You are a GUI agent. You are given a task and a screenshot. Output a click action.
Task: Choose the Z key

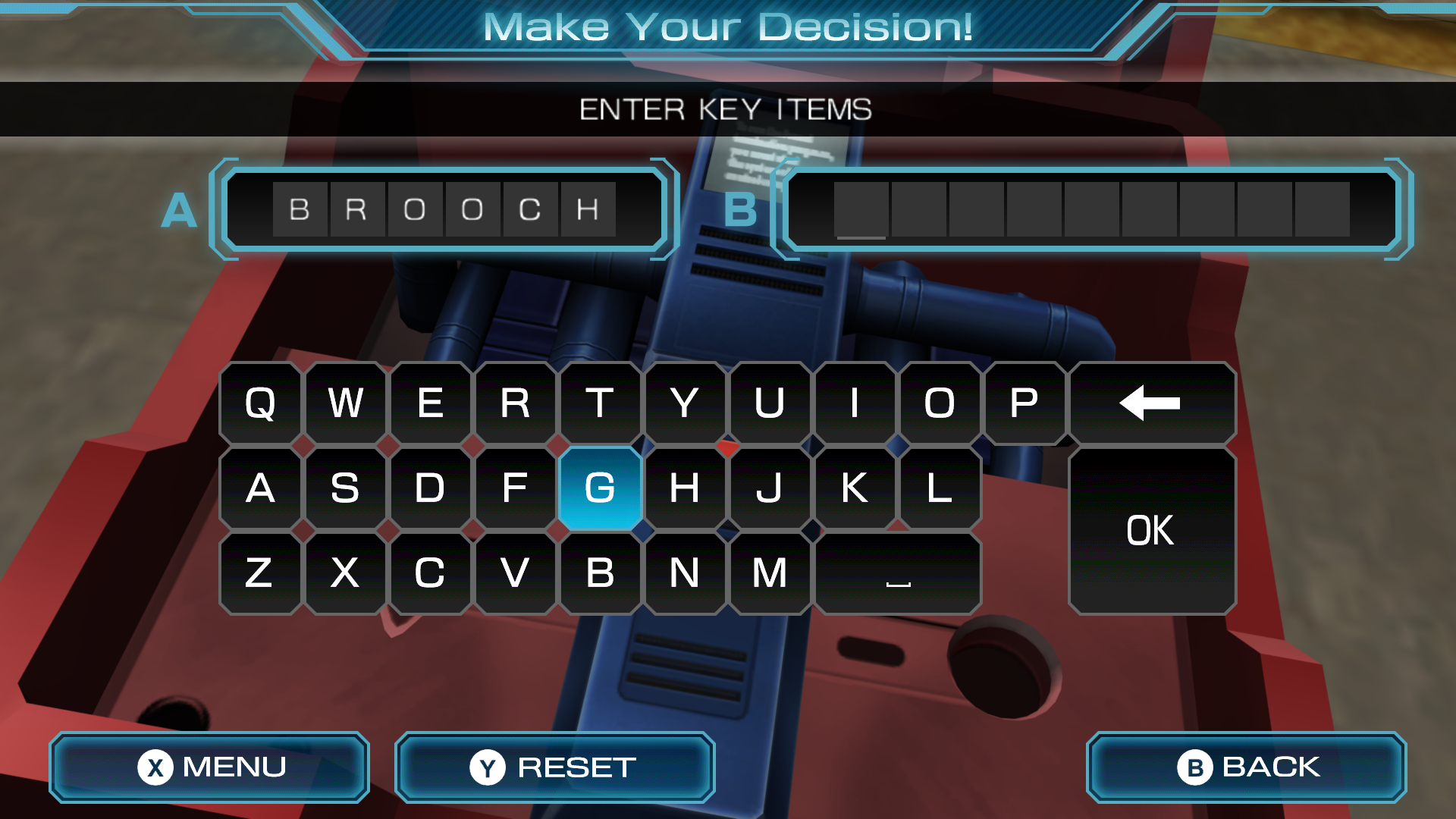point(260,573)
